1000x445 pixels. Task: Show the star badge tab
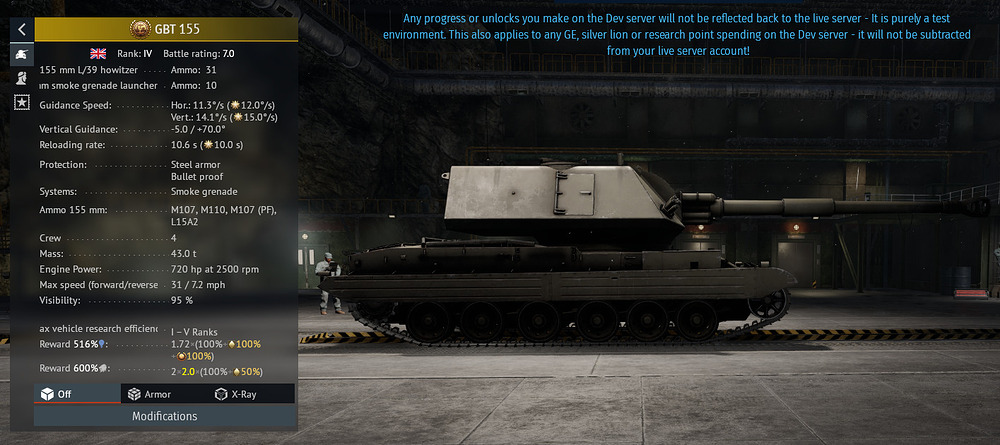[21, 102]
